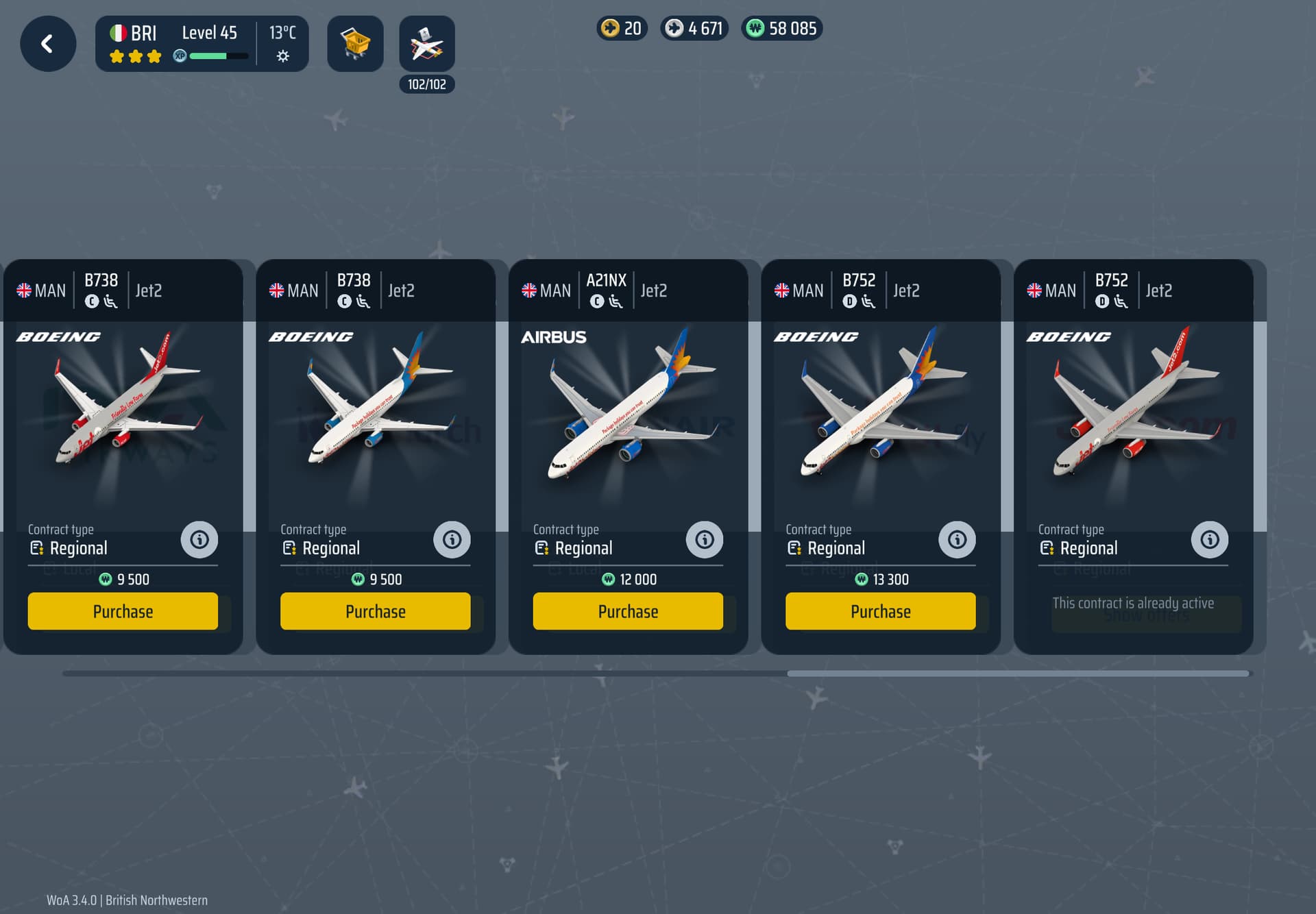
Task: Purchase the A21NX contract for 12 000
Action: click(x=627, y=611)
